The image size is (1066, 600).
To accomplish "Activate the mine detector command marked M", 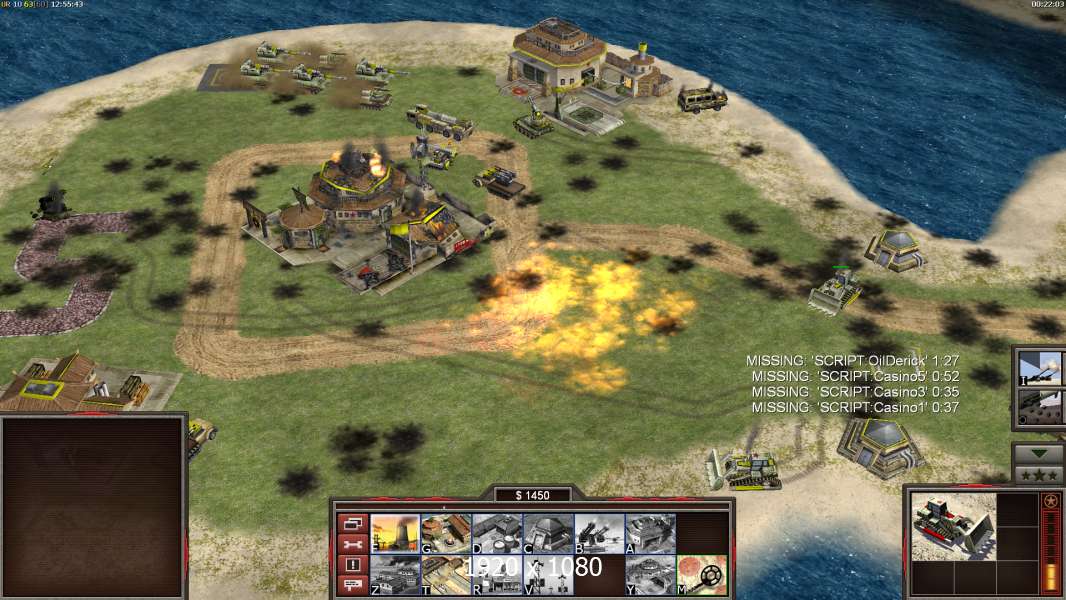I will point(701,575).
